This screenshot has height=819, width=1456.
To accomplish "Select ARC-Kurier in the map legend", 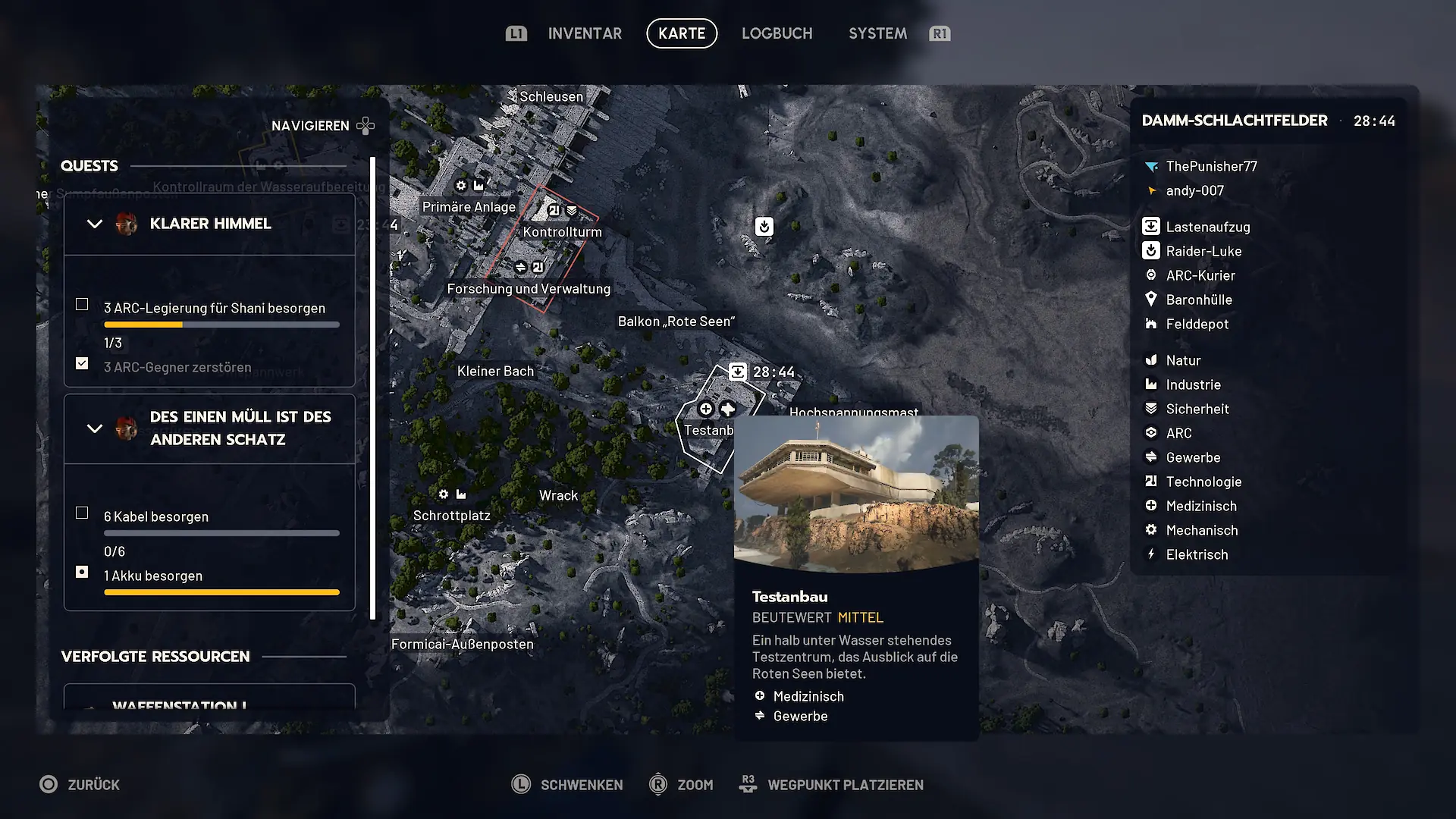I will [1200, 275].
